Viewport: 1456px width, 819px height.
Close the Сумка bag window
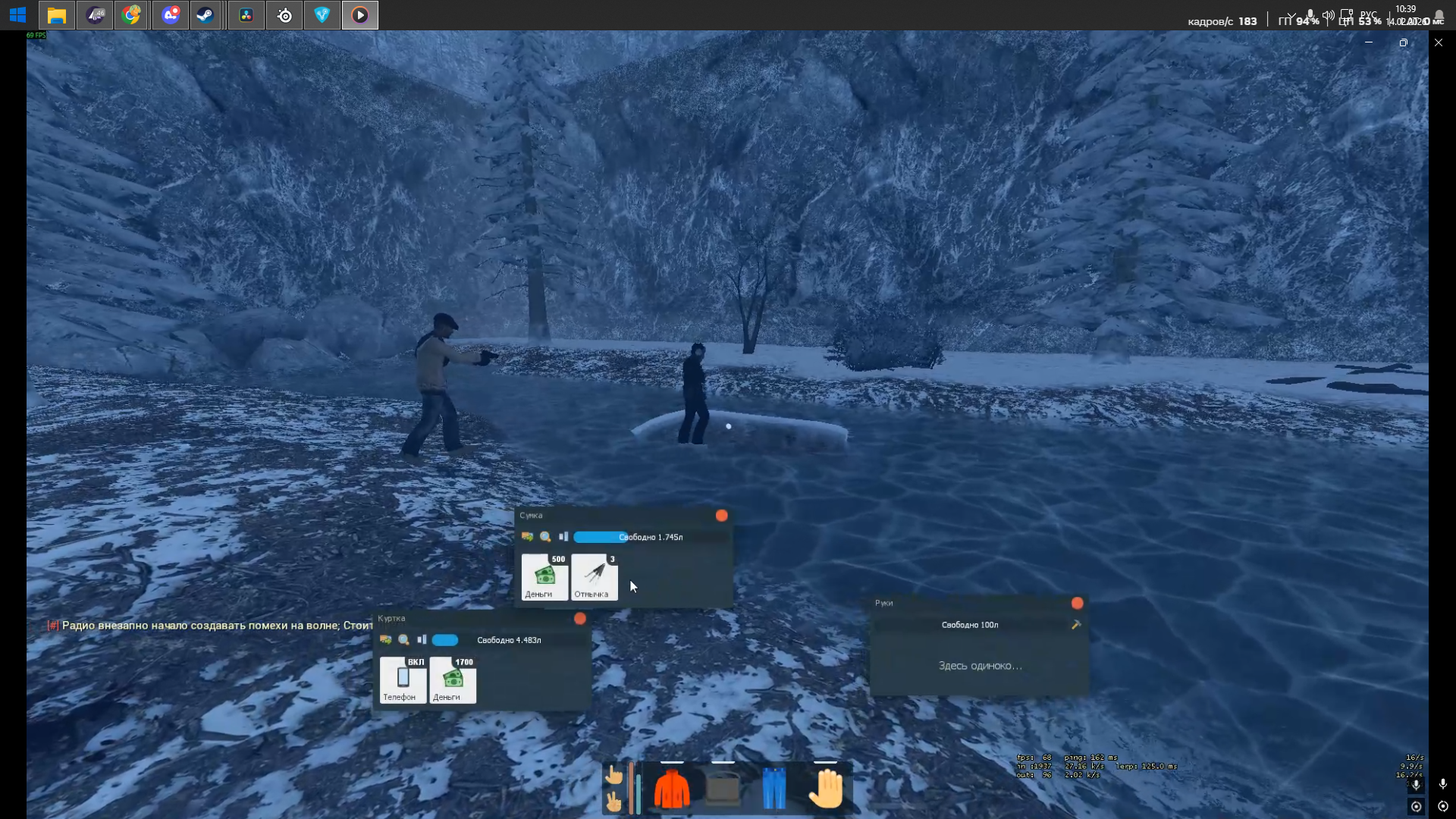pos(721,516)
